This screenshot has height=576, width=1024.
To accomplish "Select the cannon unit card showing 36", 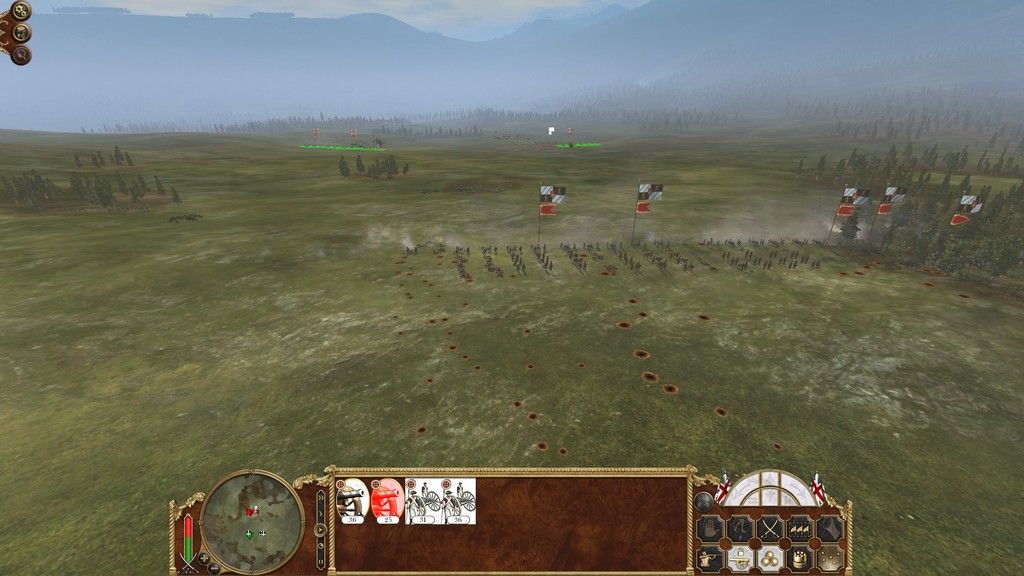I will point(353,501).
